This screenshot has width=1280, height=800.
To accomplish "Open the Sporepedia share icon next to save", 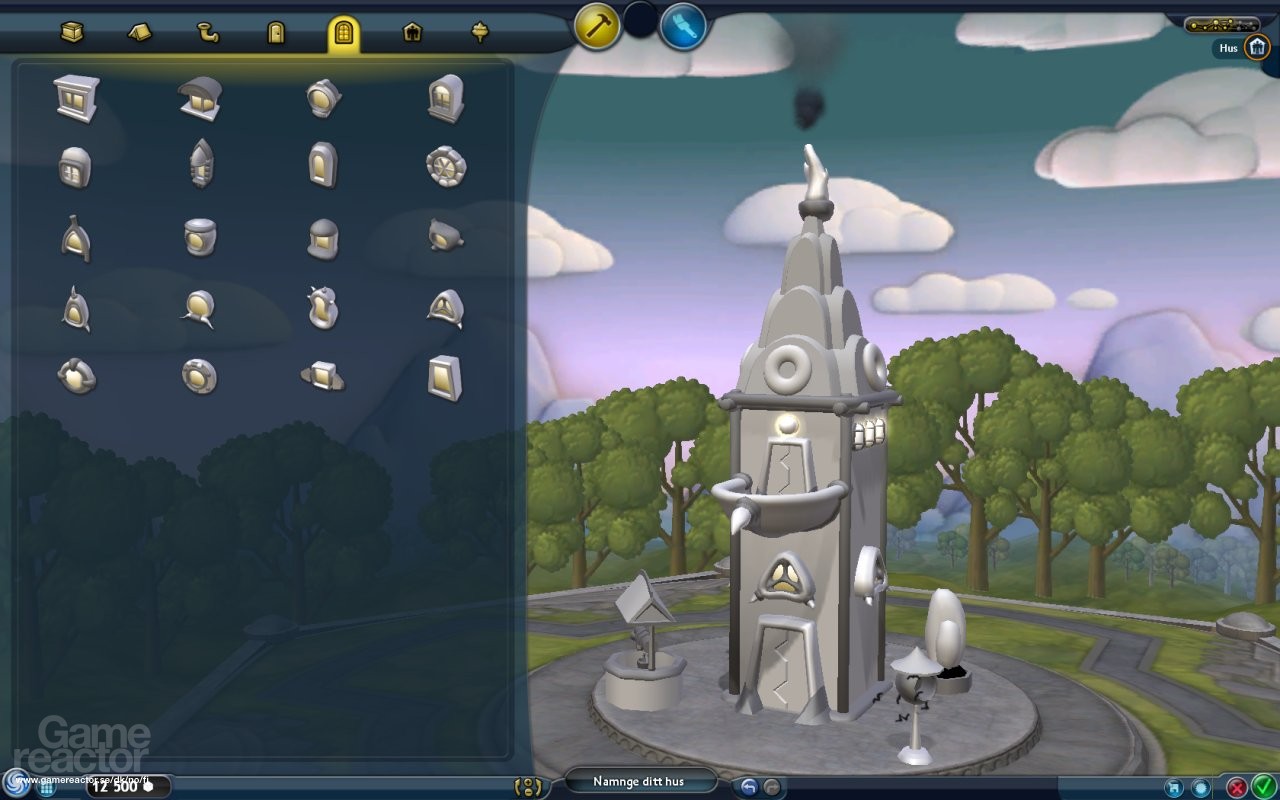I will pyautogui.click(x=1200, y=788).
